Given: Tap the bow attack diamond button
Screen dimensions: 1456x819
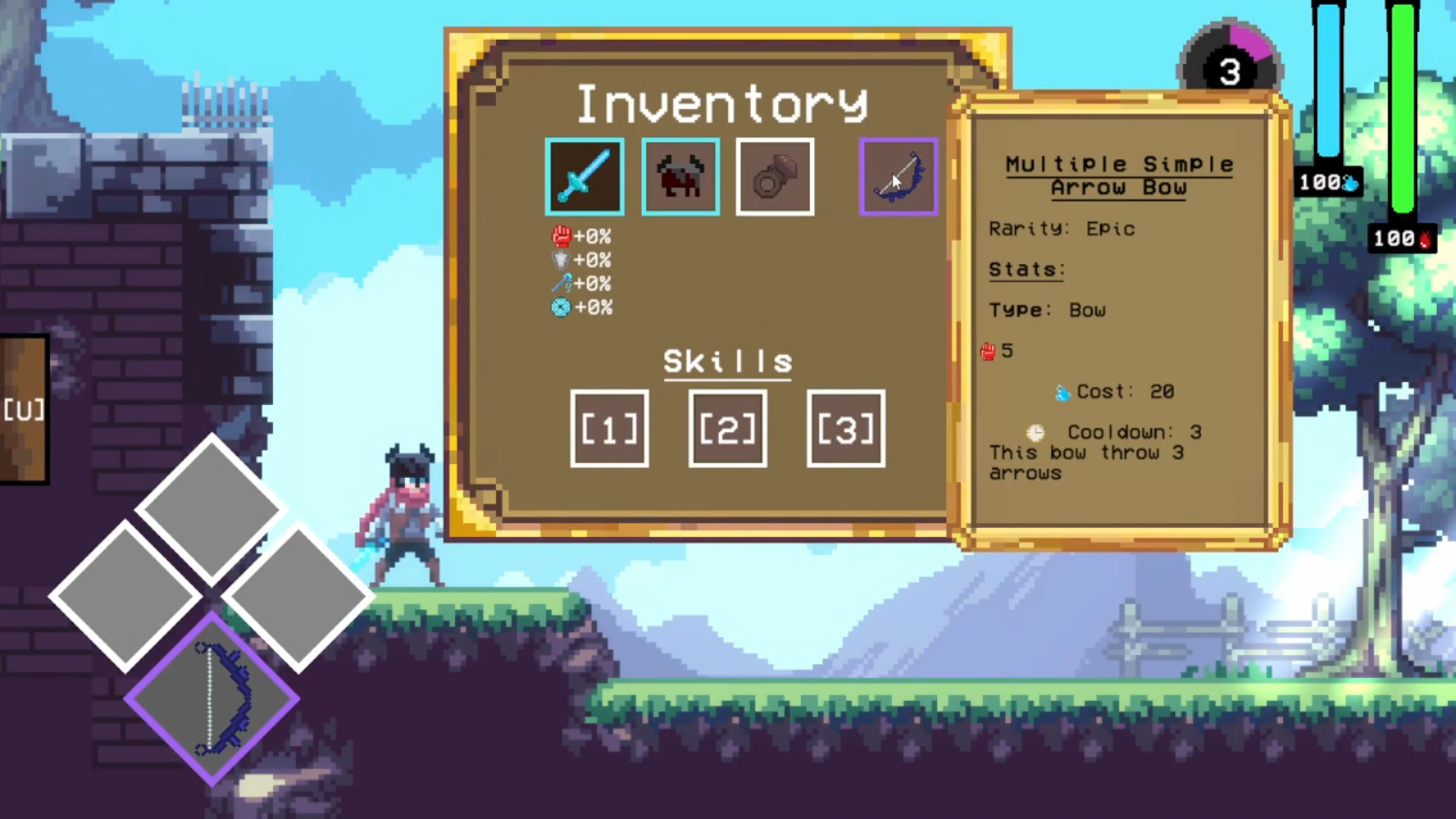Looking at the screenshot, I should pos(212,698).
